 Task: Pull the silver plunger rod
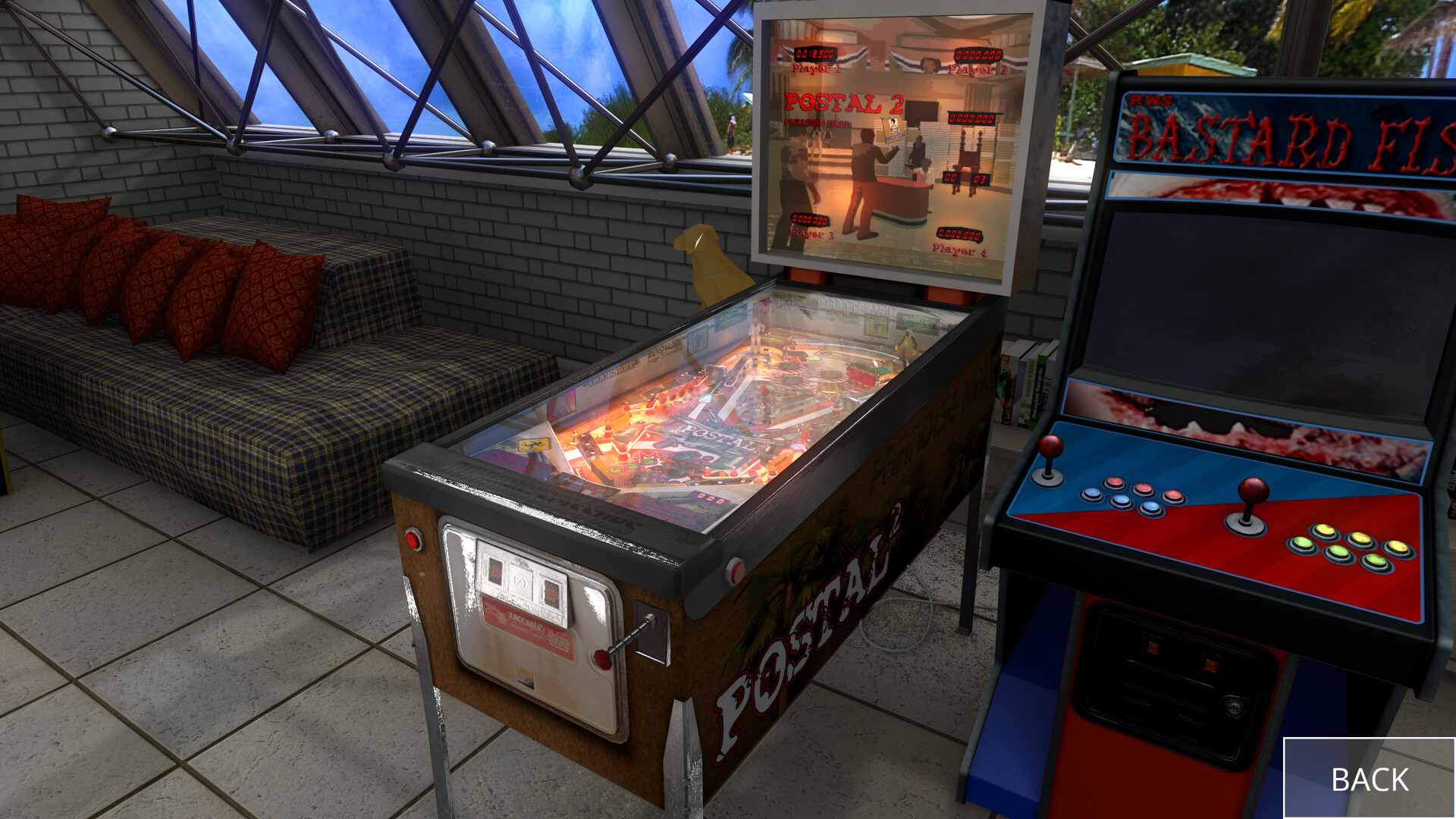626,639
